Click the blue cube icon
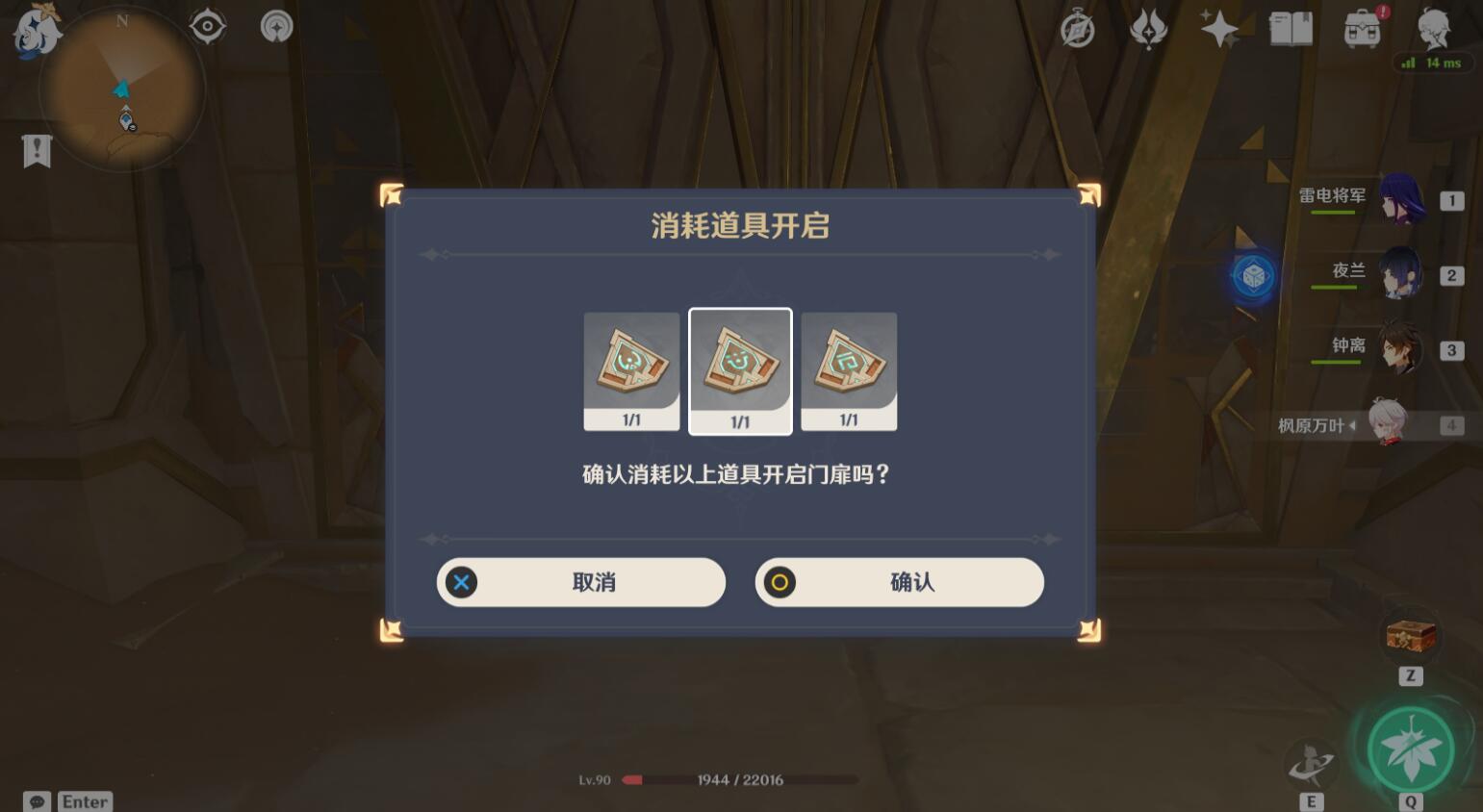The width and height of the screenshot is (1483, 812). click(x=1253, y=277)
